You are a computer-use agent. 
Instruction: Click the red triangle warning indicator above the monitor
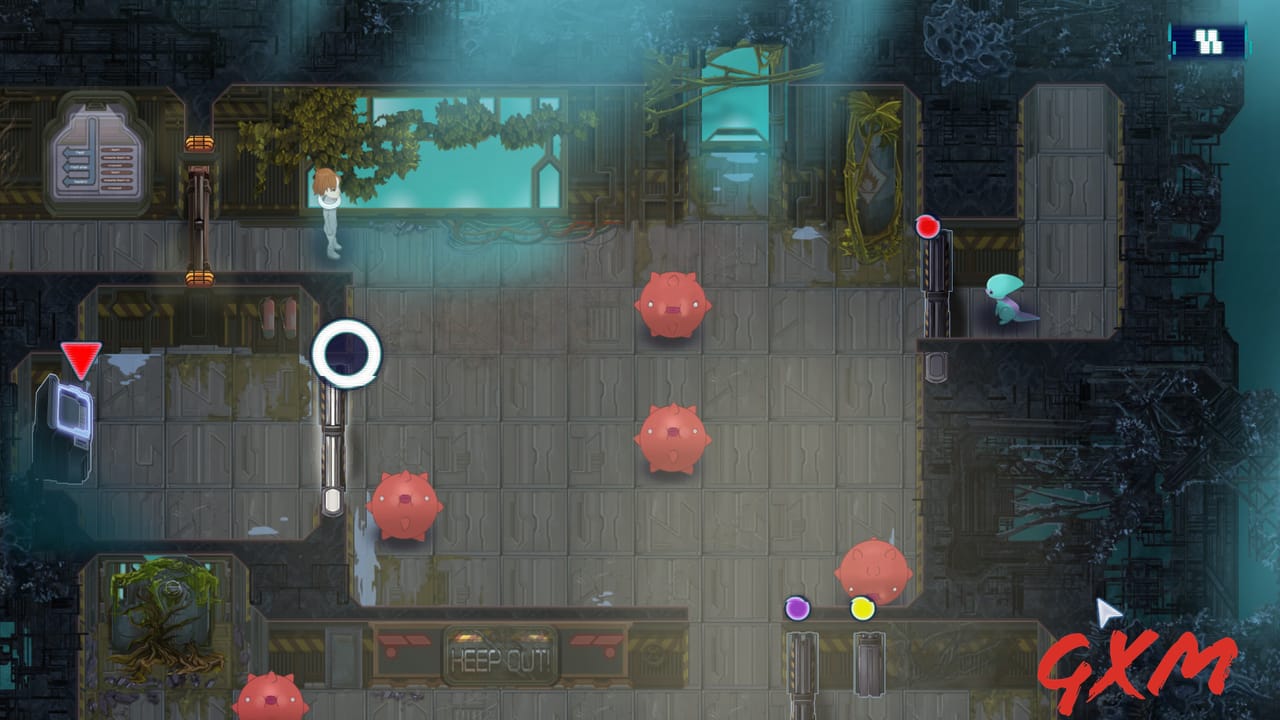[x=79, y=357]
